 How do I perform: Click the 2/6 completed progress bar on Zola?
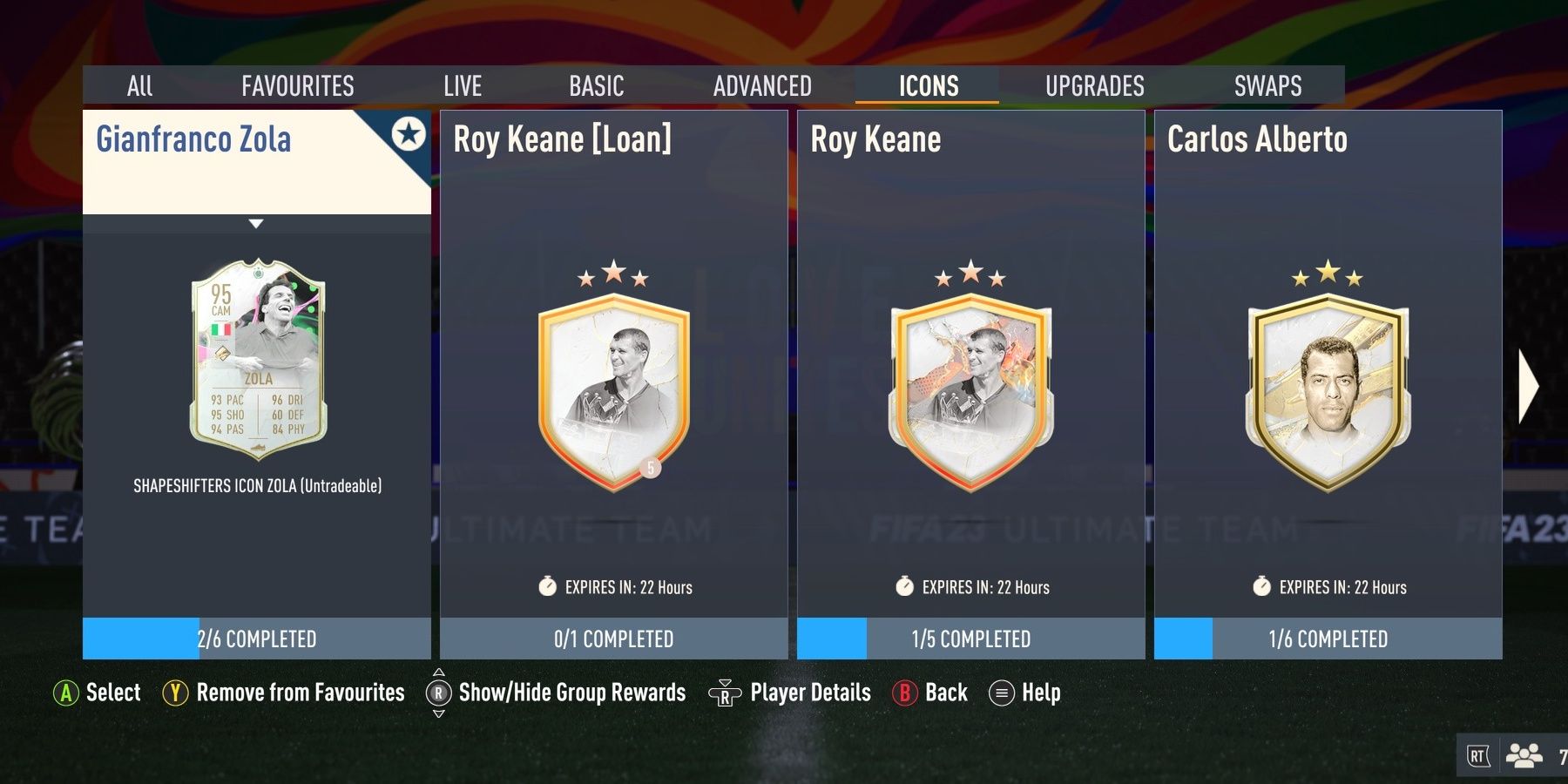click(x=255, y=639)
